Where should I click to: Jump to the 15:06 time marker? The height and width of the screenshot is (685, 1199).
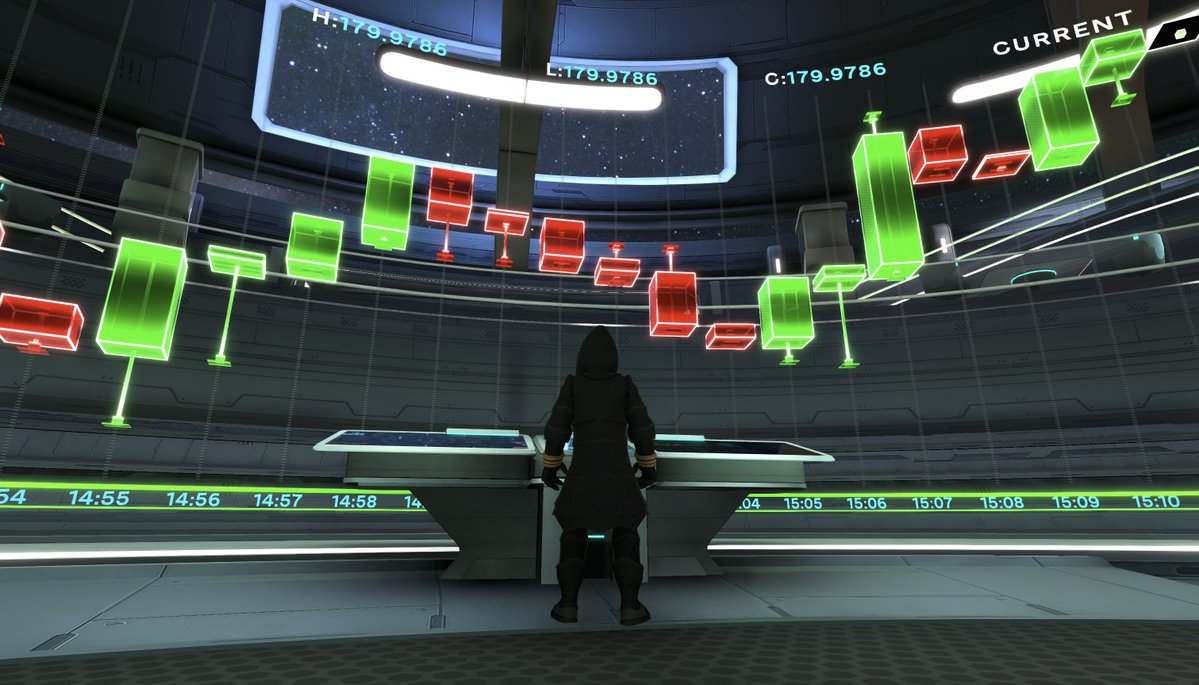coord(866,503)
